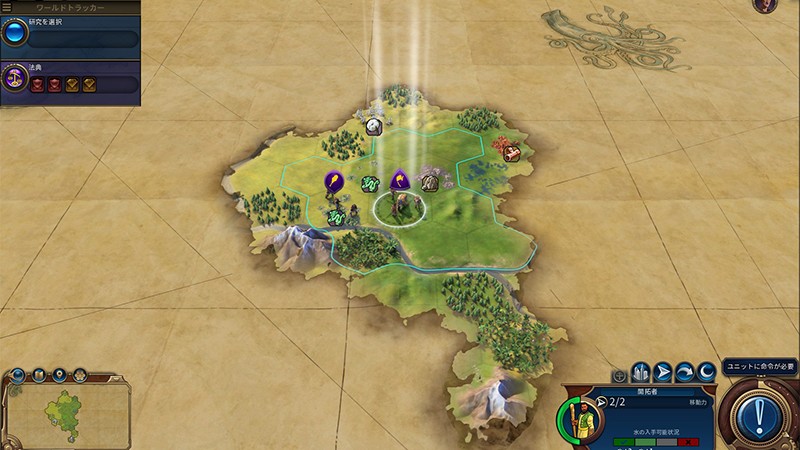The width and height of the screenshot is (800, 450).
Task: Open the Code of Laws civic panel
Action: tap(15, 78)
